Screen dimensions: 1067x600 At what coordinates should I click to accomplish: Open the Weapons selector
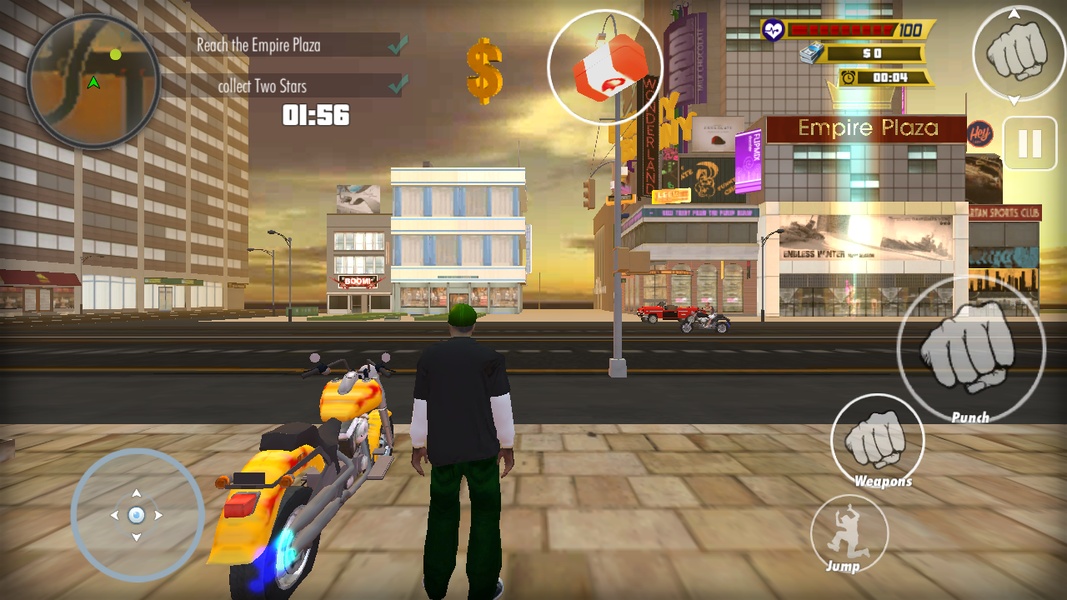pyautogui.click(x=877, y=439)
